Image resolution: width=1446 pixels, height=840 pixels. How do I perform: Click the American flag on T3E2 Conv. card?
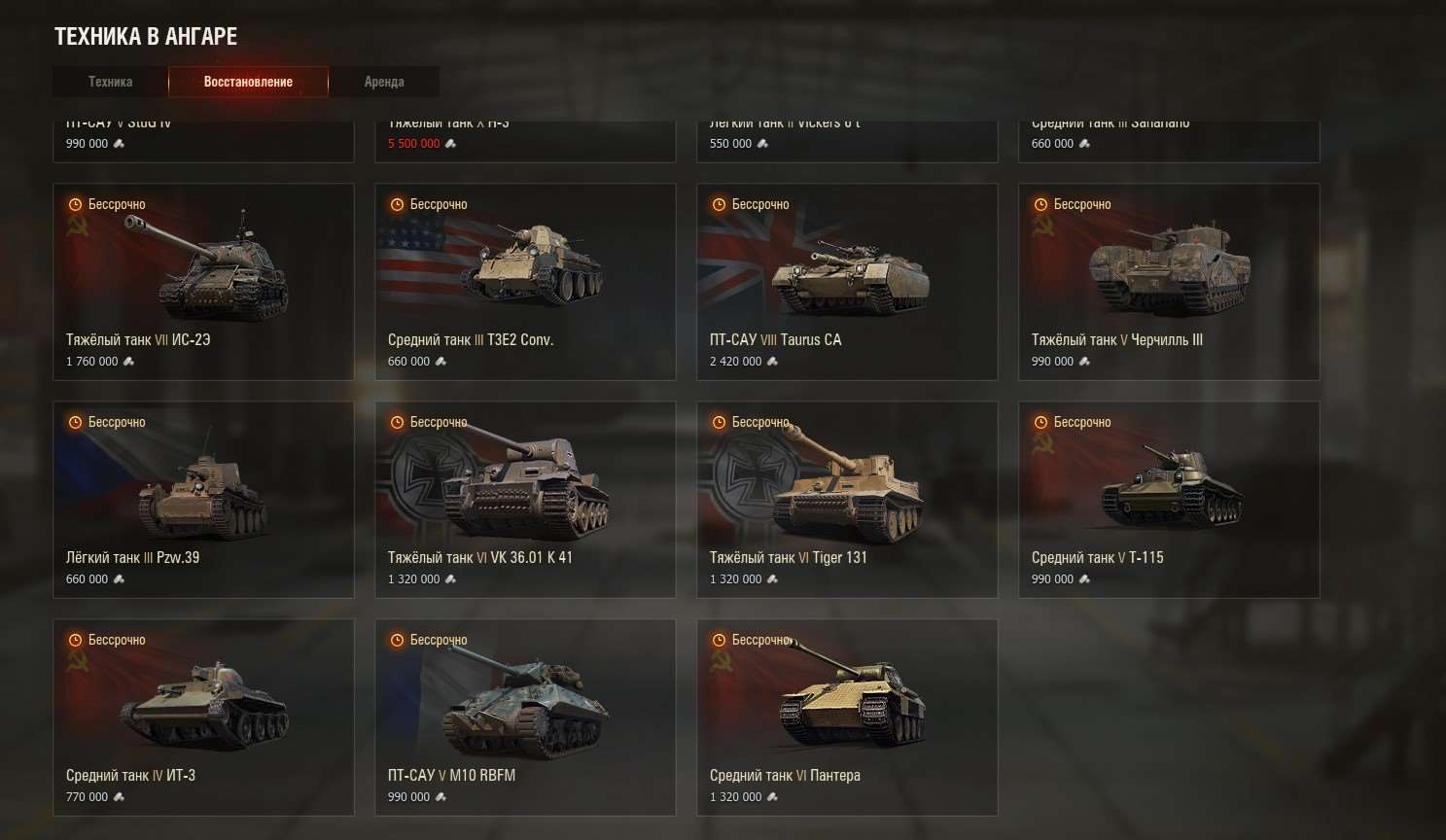click(x=408, y=243)
